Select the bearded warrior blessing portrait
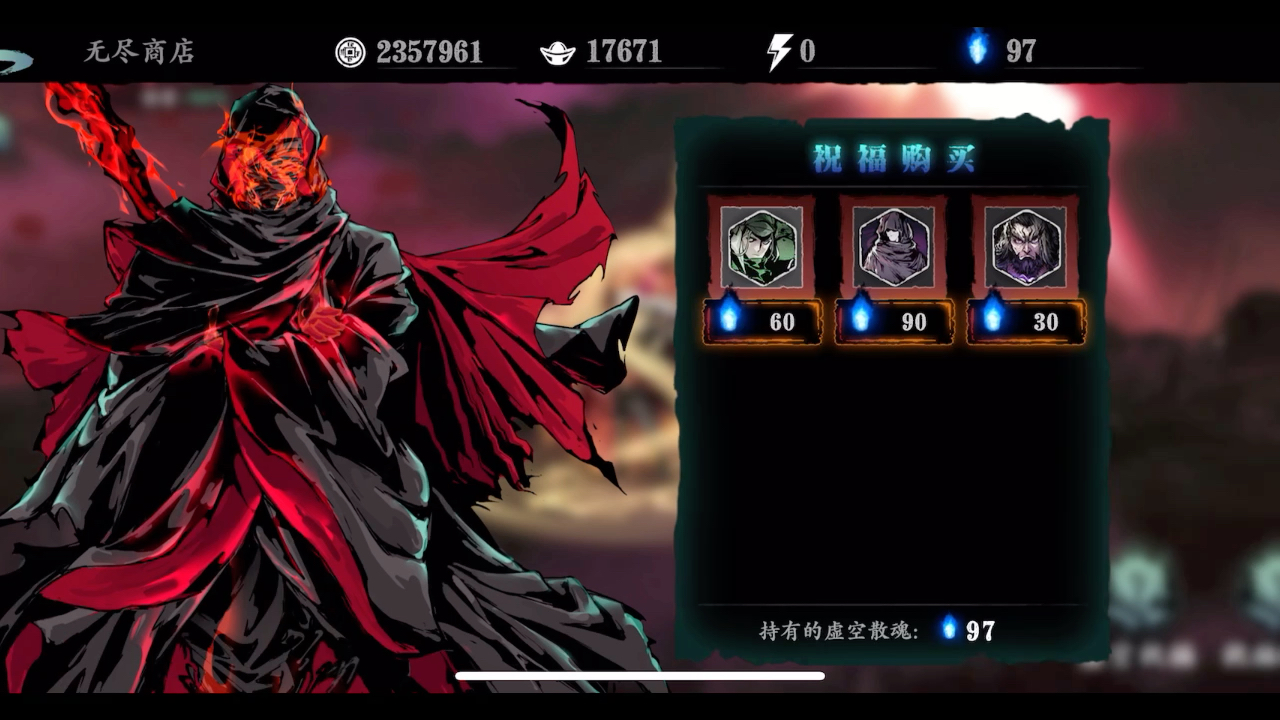The width and height of the screenshot is (1280, 720). click(x=1025, y=248)
